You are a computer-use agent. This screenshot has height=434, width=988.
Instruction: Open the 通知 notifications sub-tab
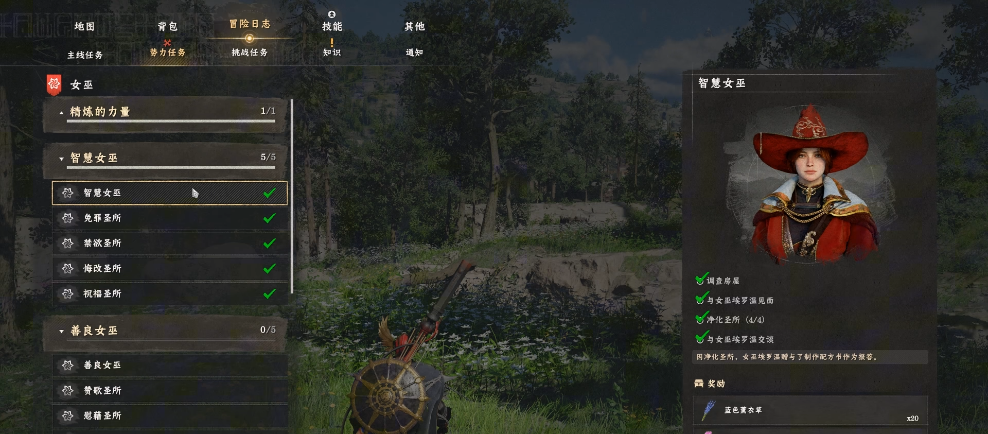coord(414,52)
